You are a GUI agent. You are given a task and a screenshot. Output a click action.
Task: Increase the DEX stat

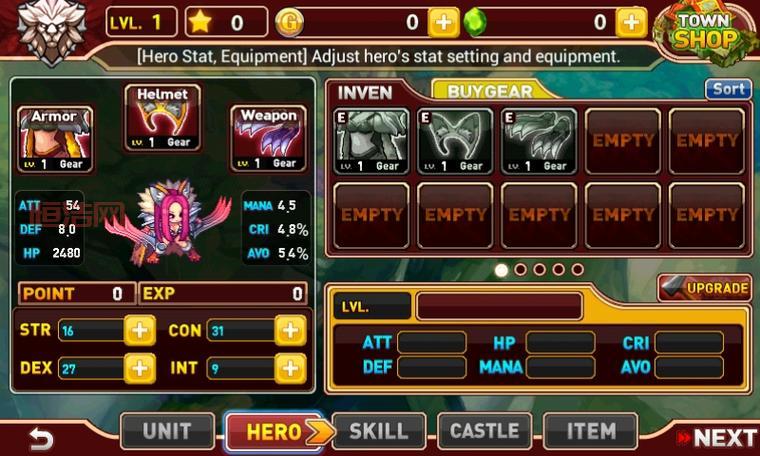click(x=140, y=368)
